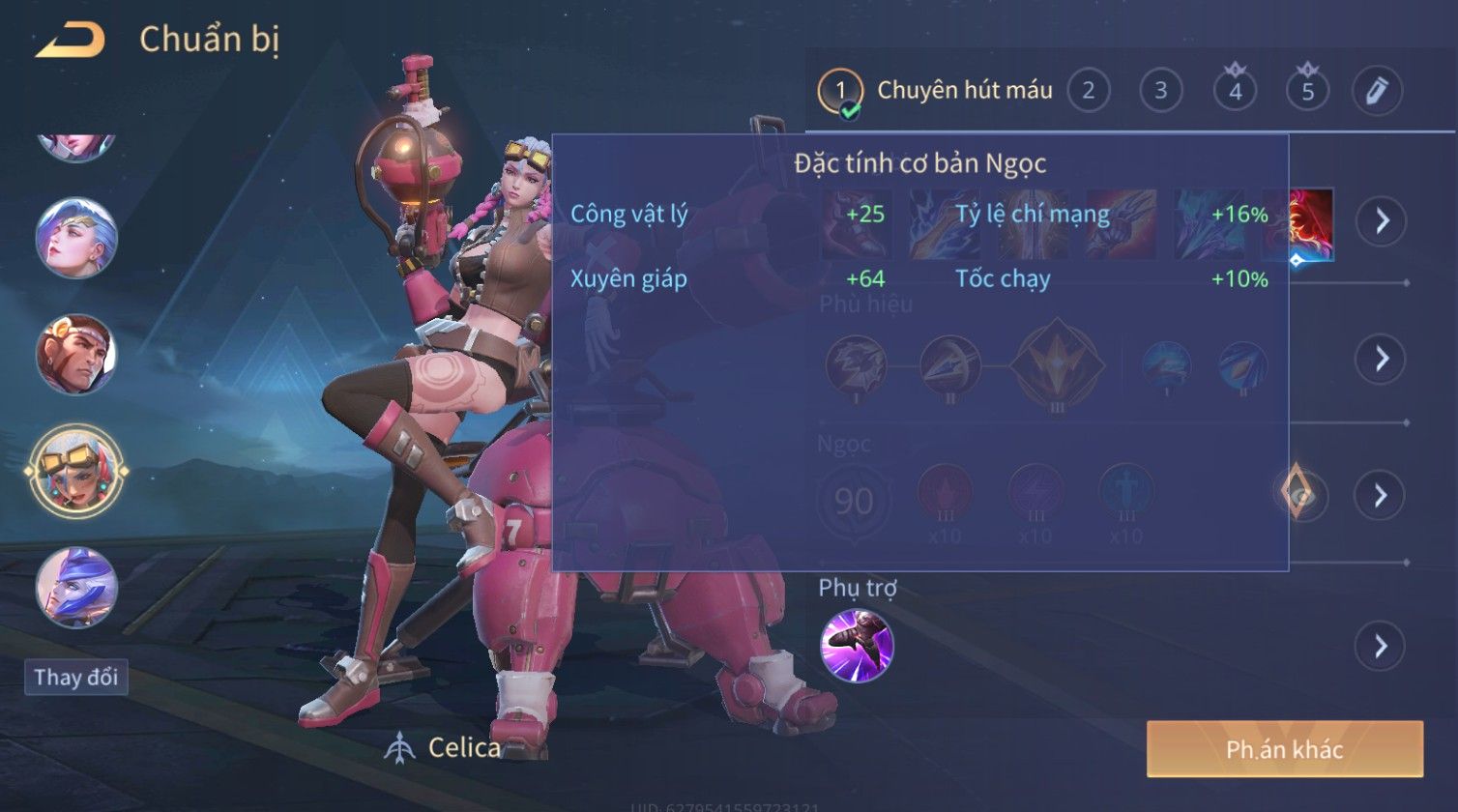Open the Phụ trợ spell arrow

(1380, 646)
